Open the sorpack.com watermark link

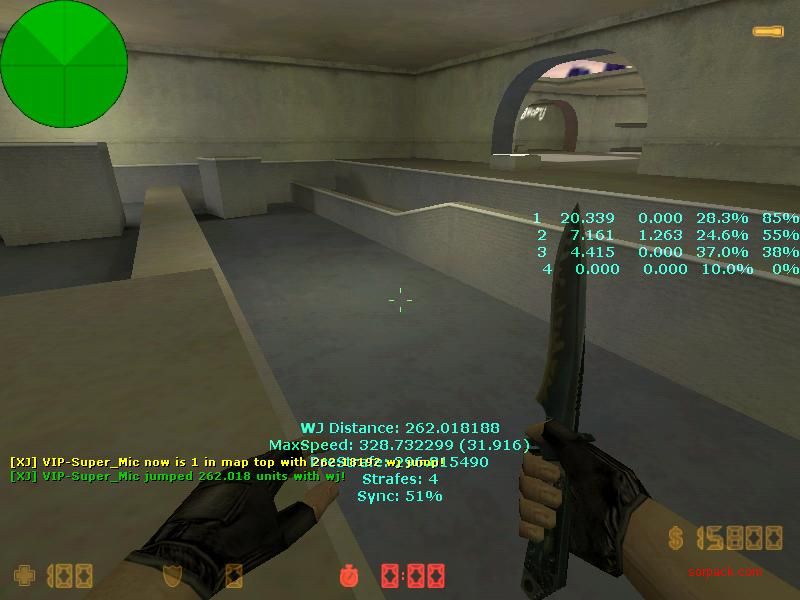[x=725, y=572]
